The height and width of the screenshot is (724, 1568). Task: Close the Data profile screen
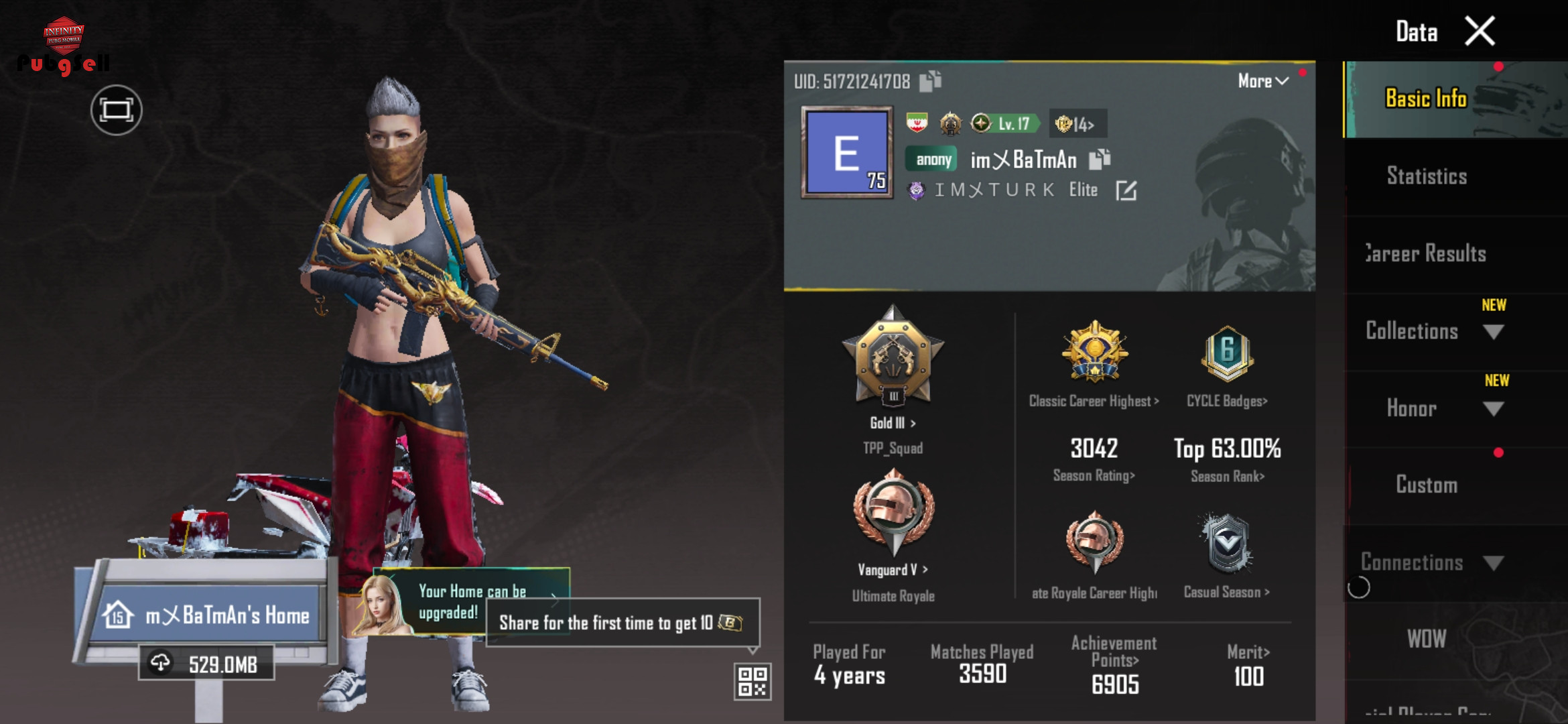pos(1480,31)
